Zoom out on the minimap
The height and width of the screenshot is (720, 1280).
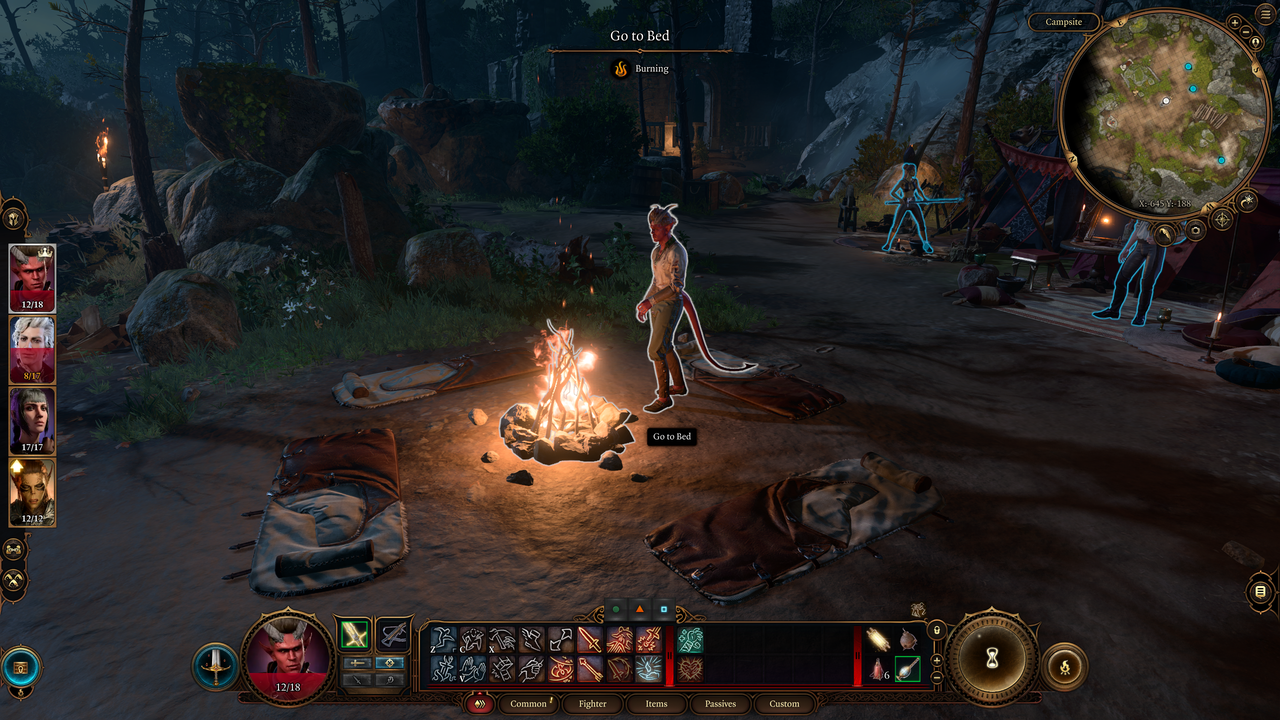[1247, 31]
